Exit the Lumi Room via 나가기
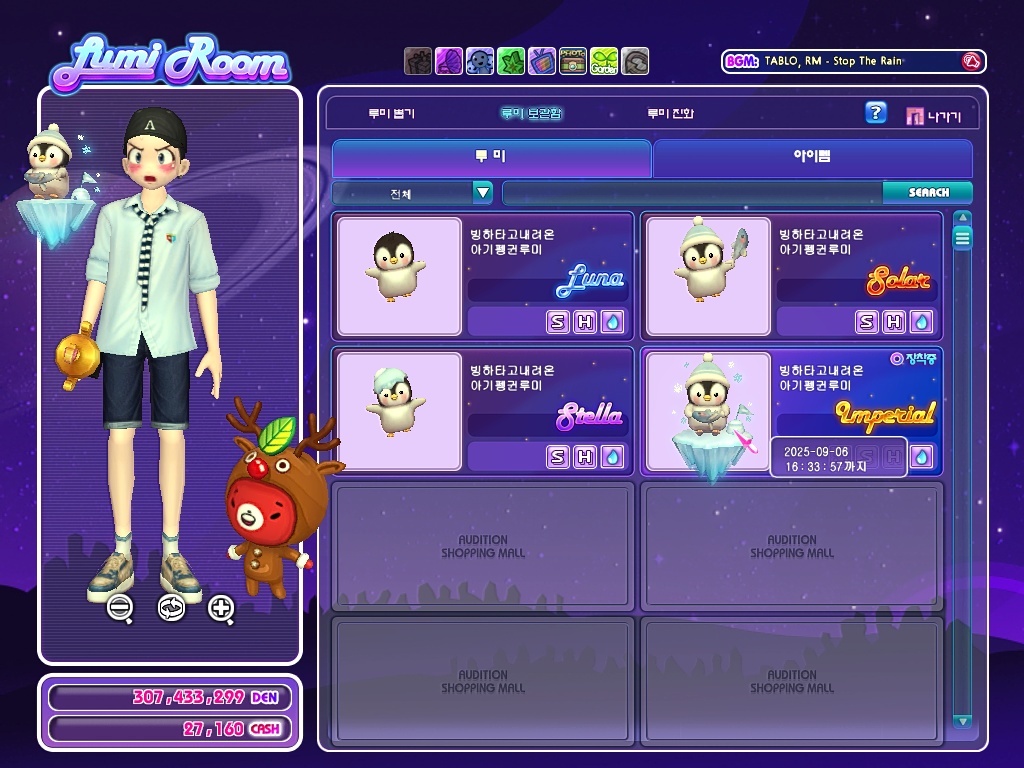Viewport: 1024px width, 768px height. [933, 116]
